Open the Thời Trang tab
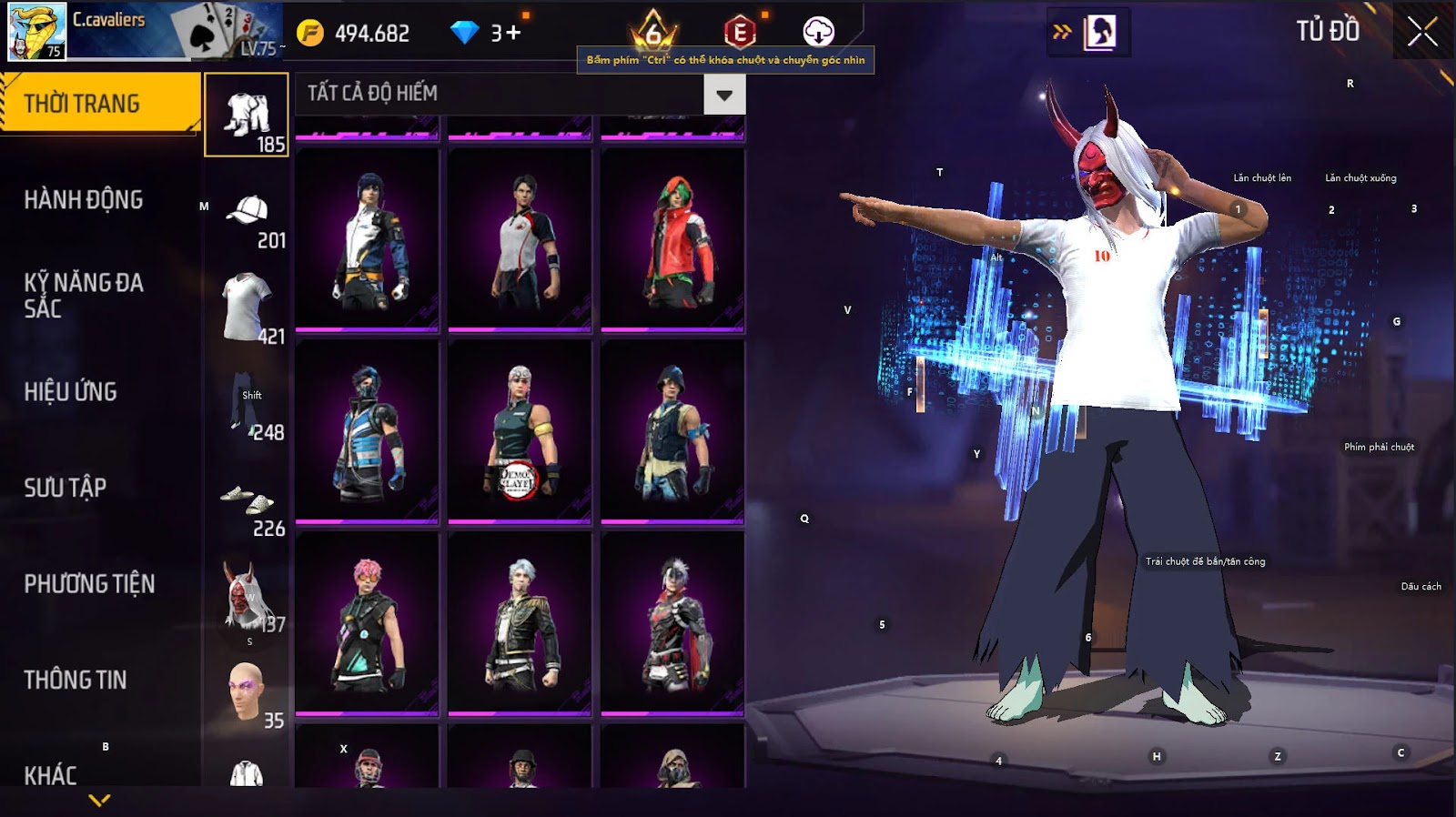1456x817 pixels. pos(100,104)
